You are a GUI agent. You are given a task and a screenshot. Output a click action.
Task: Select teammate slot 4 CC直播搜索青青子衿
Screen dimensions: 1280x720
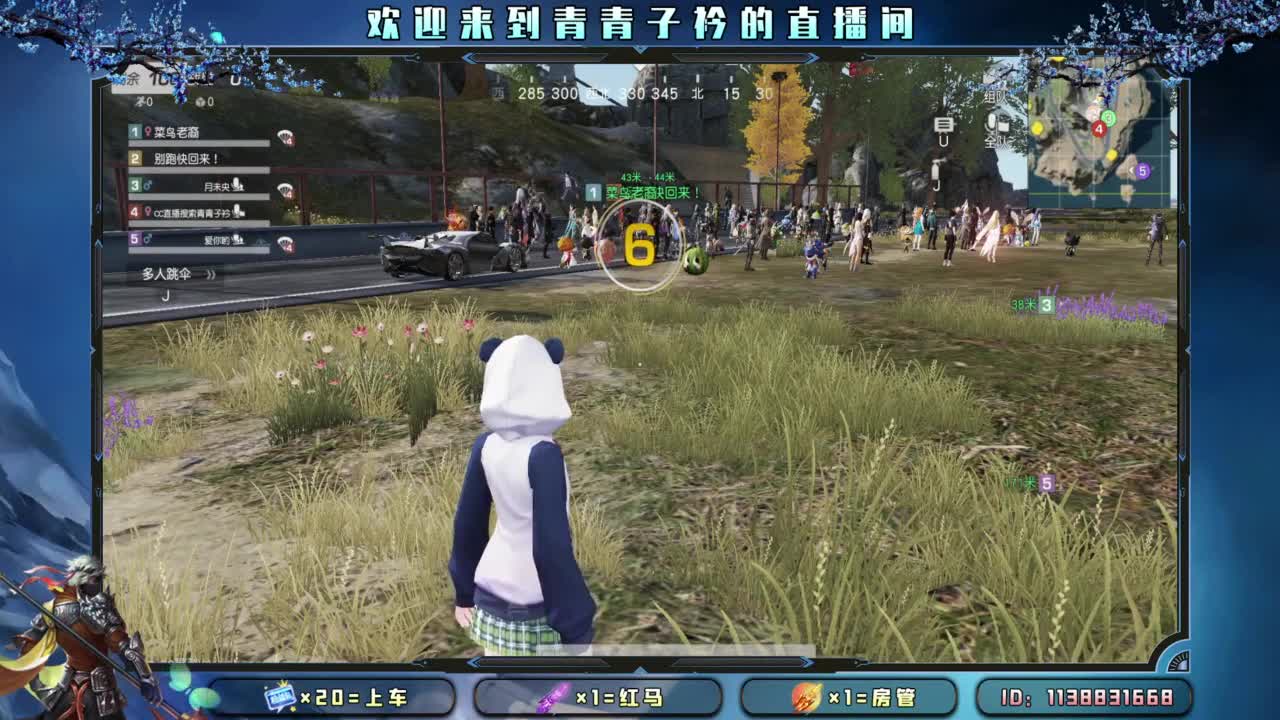pyautogui.click(x=190, y=211)
